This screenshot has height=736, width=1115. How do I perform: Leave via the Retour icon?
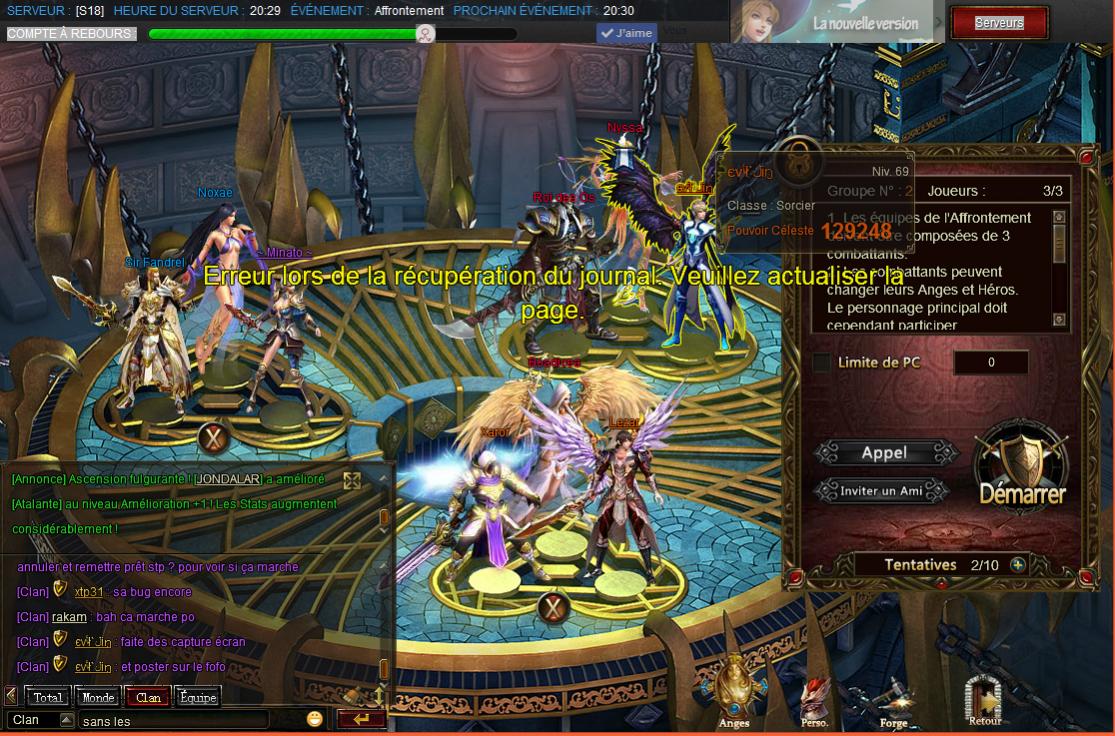click(984, 697)
